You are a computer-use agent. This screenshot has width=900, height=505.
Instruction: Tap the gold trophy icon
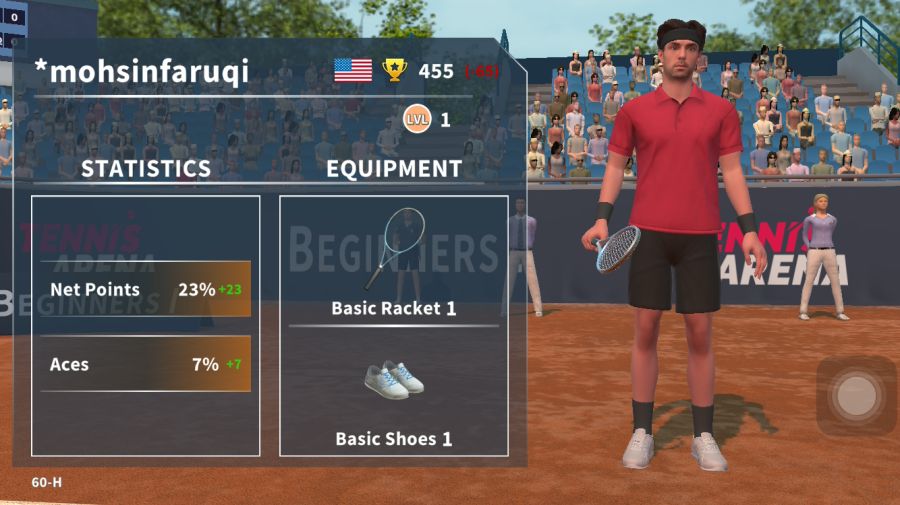(395, 70)
